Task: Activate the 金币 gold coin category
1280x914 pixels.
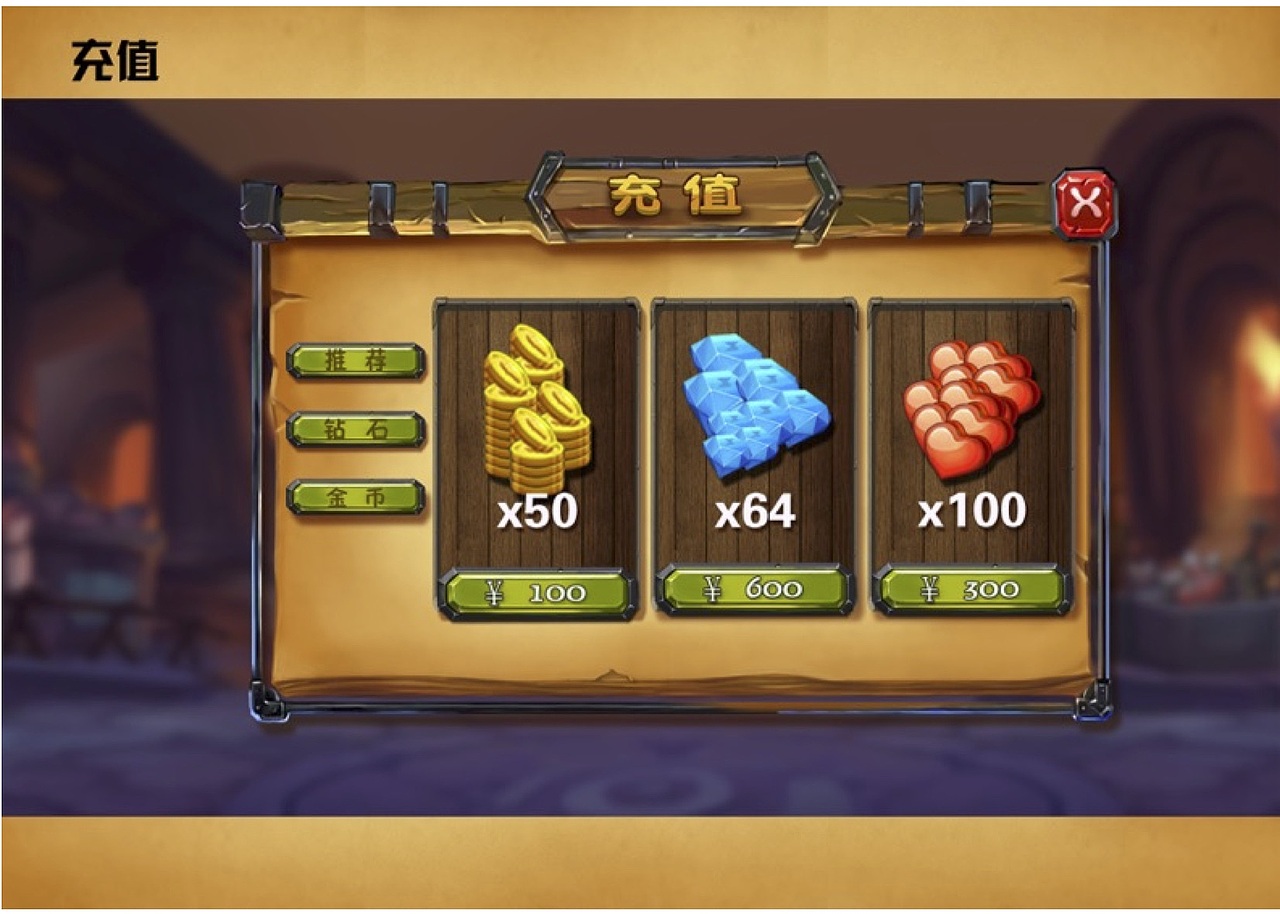Action: coord(356,494)
